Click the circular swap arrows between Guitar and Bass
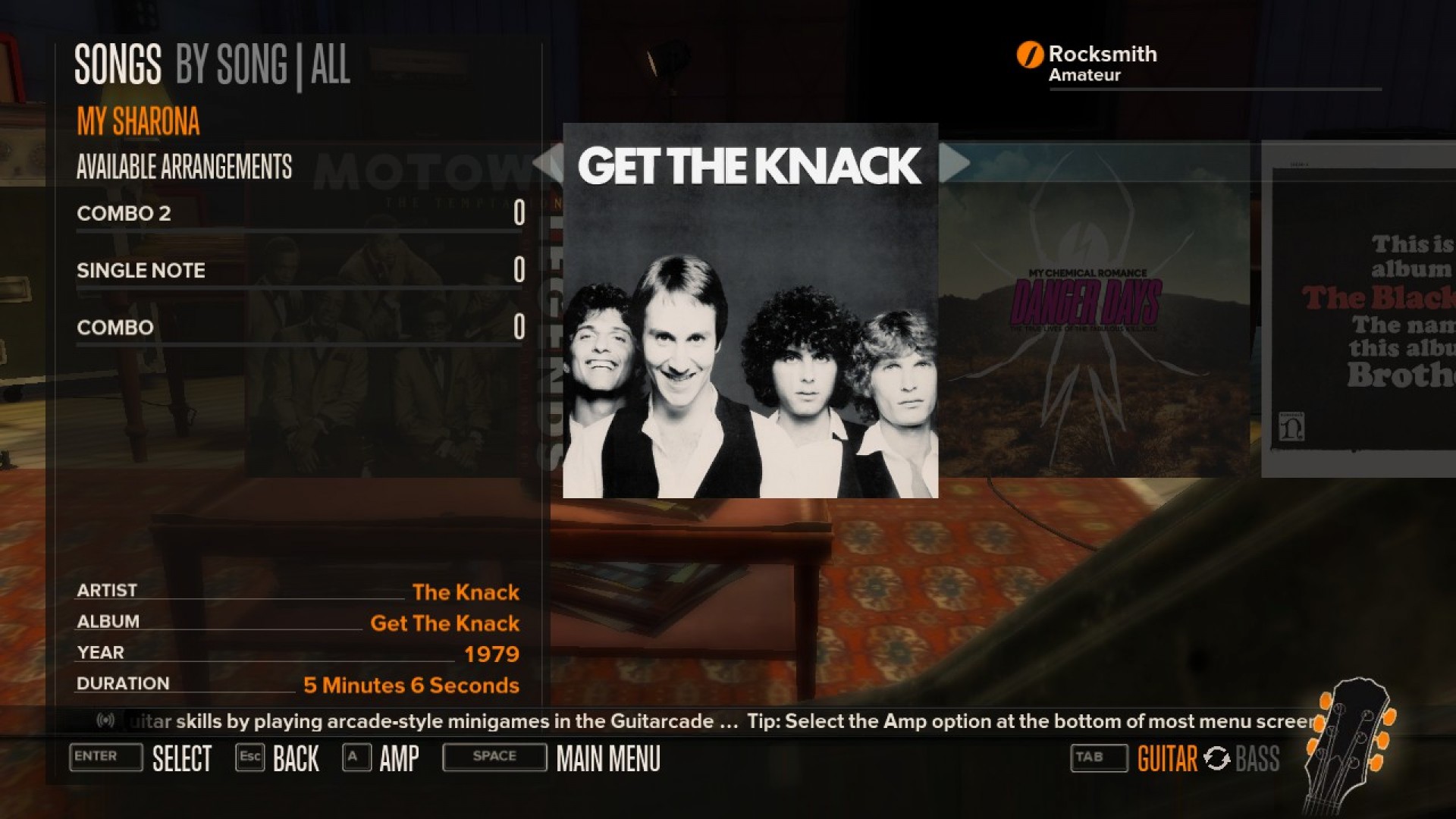This screenshot has width=1456, height=819. [1219, 758]
